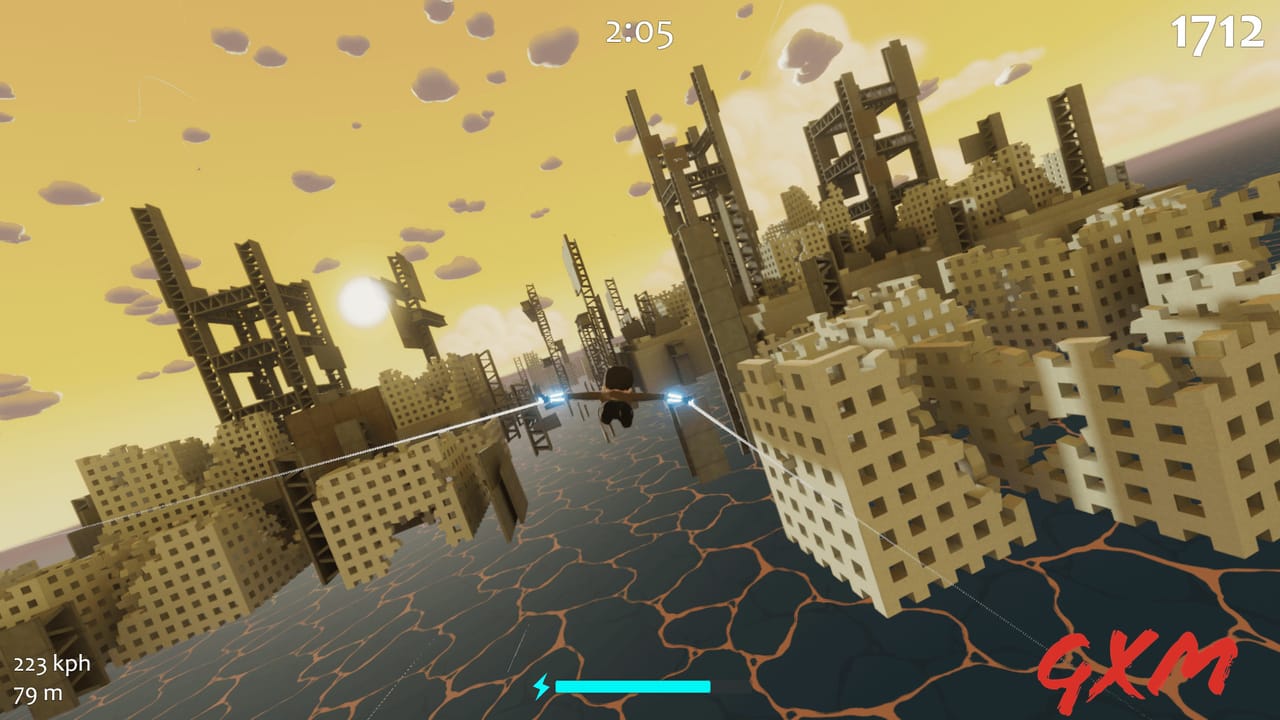
Task: Click the left glowing grapple hook
Action: click(550, 397)
